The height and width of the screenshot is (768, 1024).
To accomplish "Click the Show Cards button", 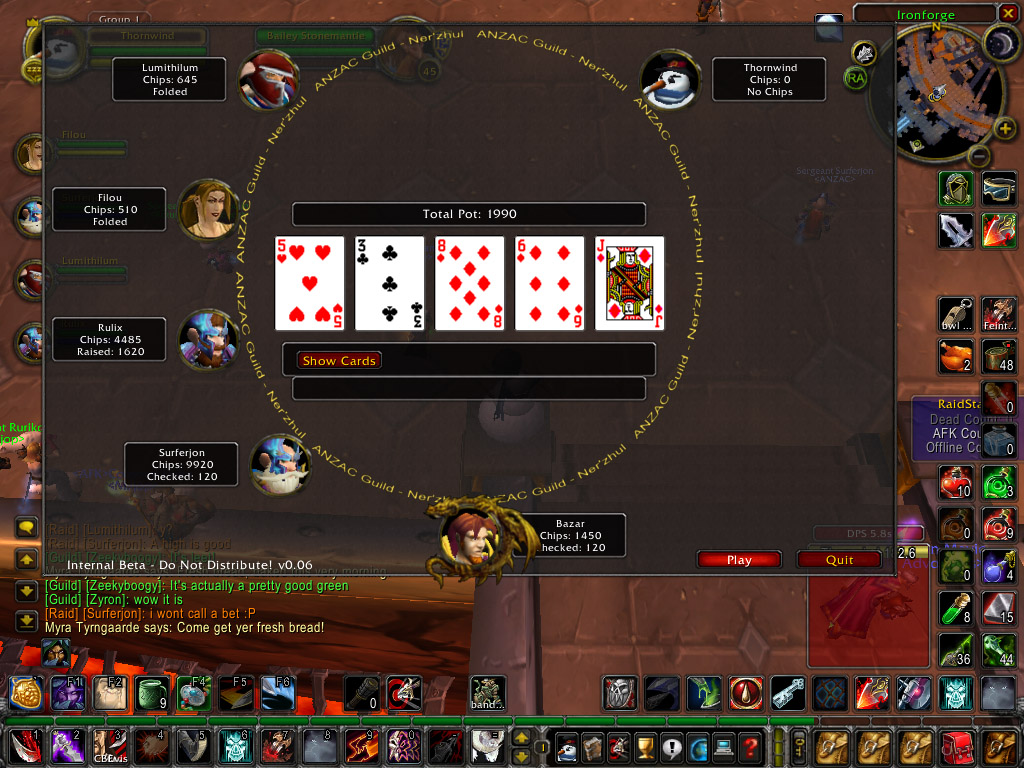I will [x=339, y=360].
